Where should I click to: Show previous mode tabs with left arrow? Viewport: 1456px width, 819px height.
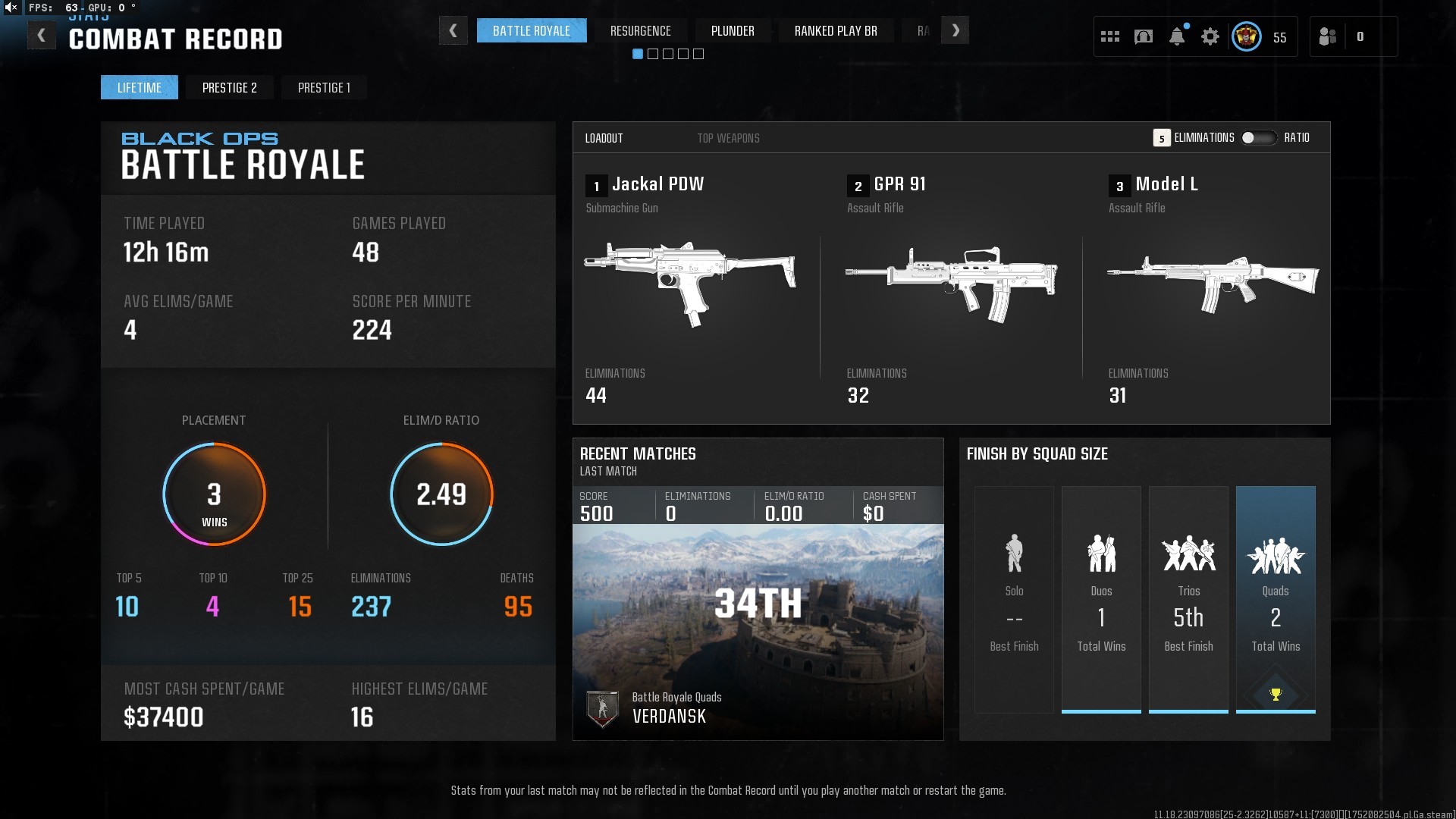(453, 31)
